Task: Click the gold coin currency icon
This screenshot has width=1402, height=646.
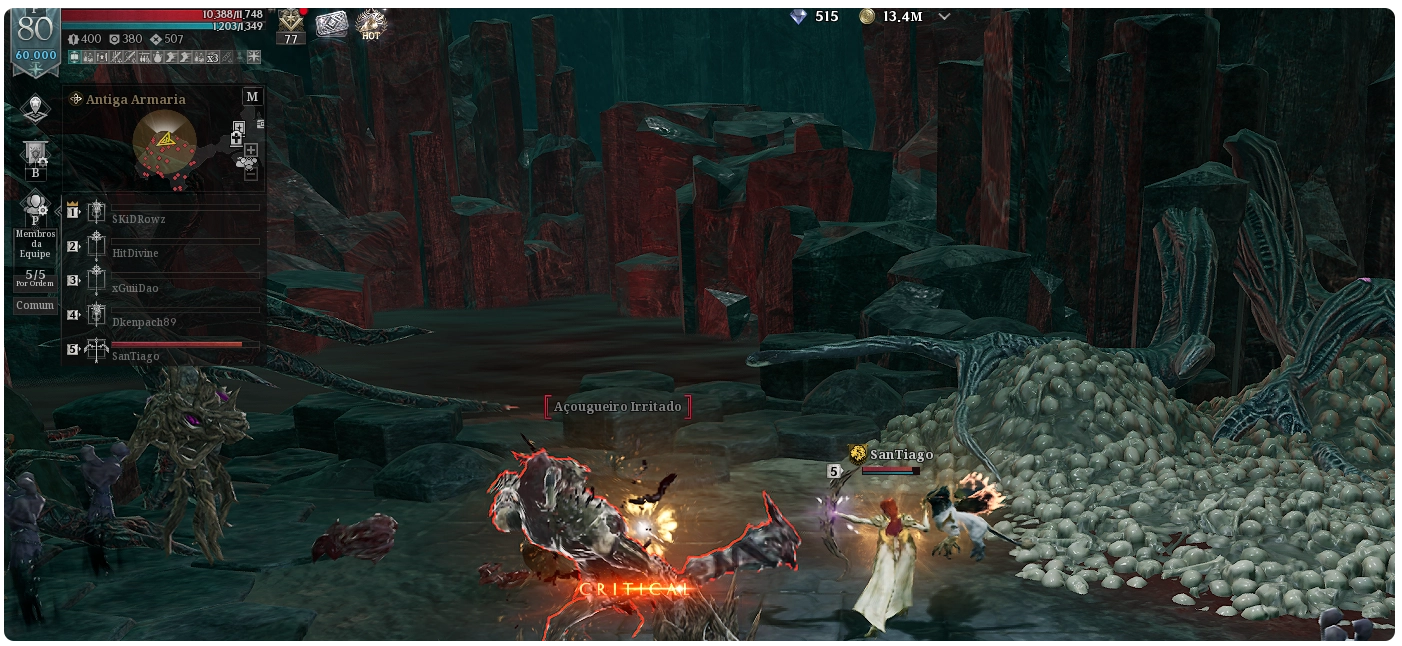Action: click(867, 17)
